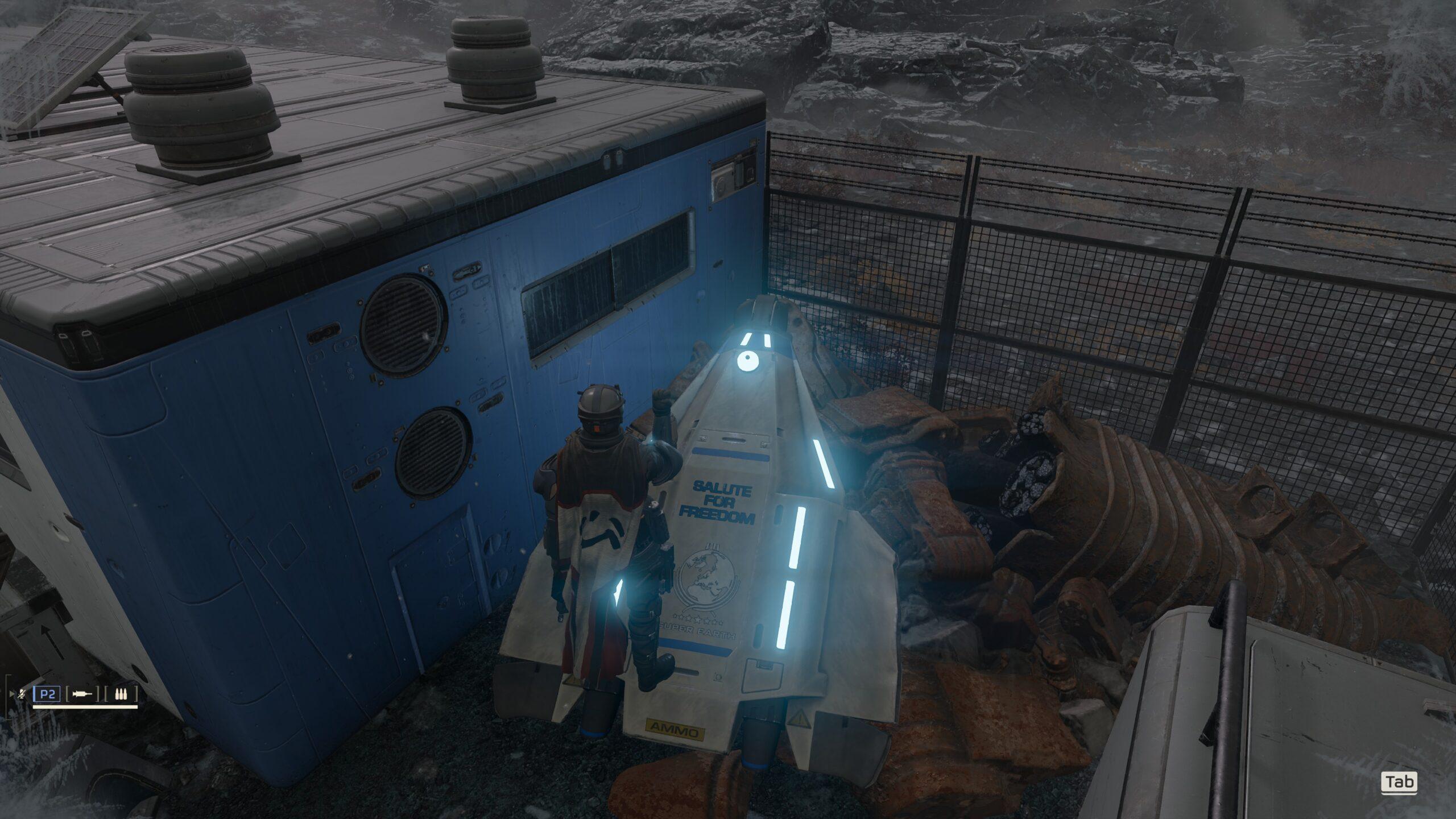This screenshot has width=1456, height=819.
Task: Click the stim syringe icon
Action: [x=83, y=694]
